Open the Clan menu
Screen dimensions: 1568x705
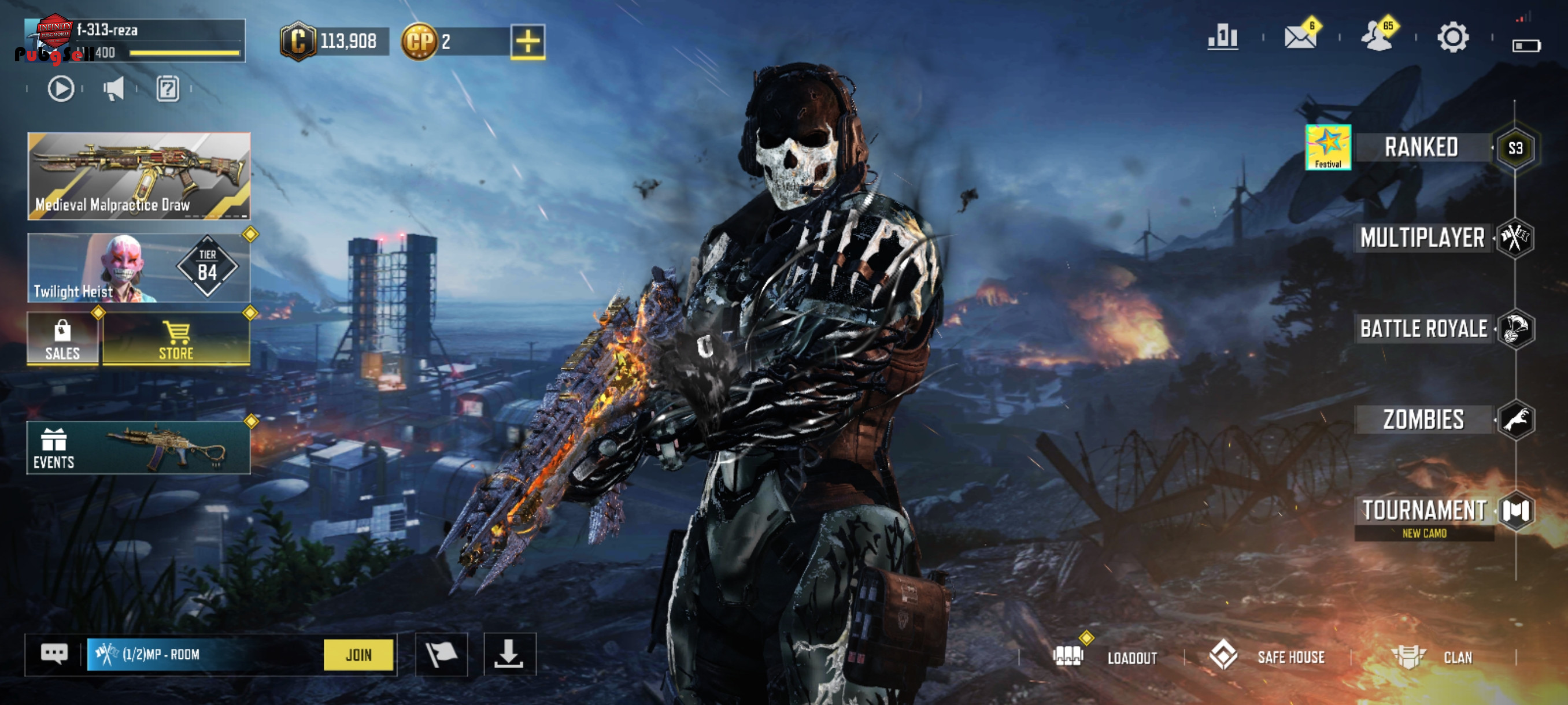coord(1432,657)
